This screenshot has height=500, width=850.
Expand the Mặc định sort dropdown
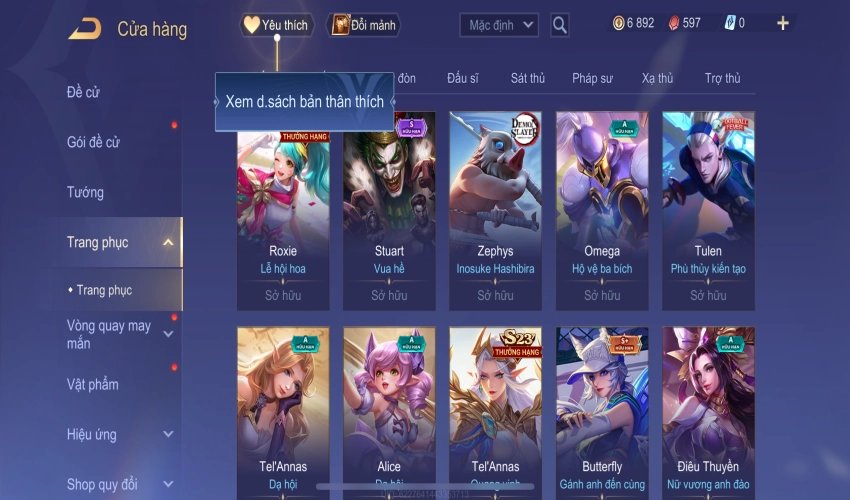(500, 25)
